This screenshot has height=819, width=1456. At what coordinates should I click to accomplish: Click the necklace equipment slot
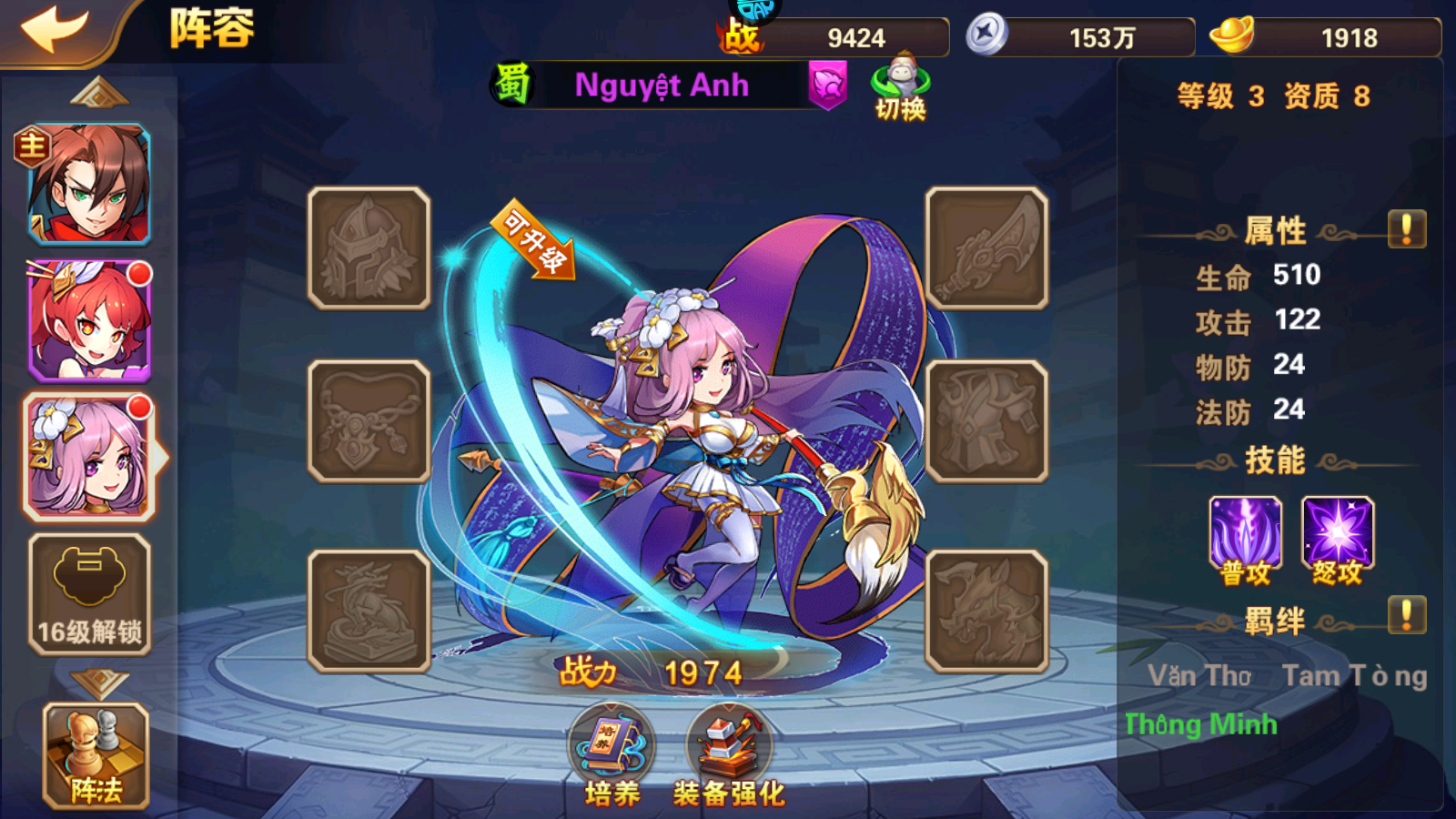coord(369,423)
